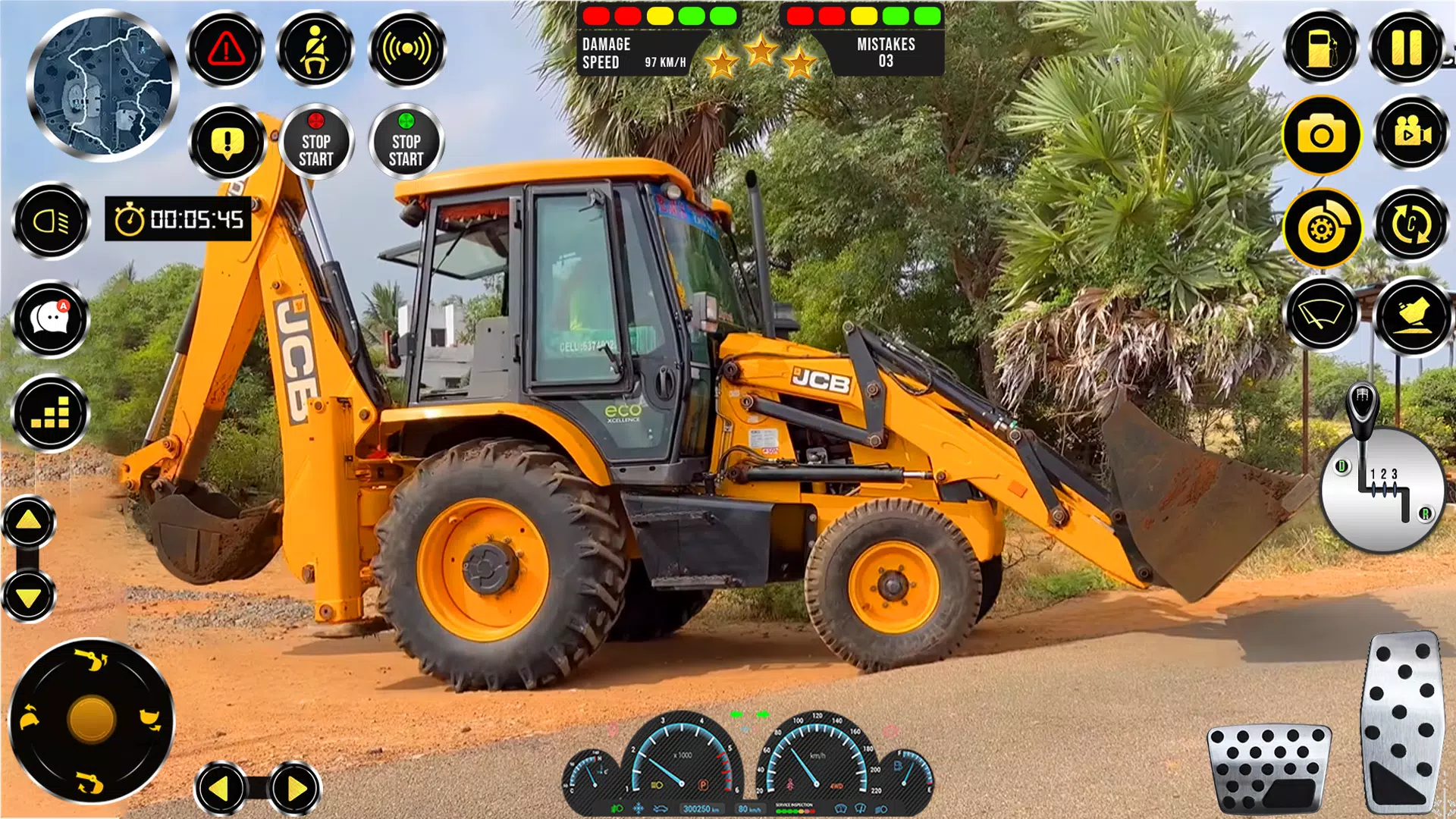Activate the horn sound icon
Viewport: 1456px width, 819px height.
coord(406,49)
